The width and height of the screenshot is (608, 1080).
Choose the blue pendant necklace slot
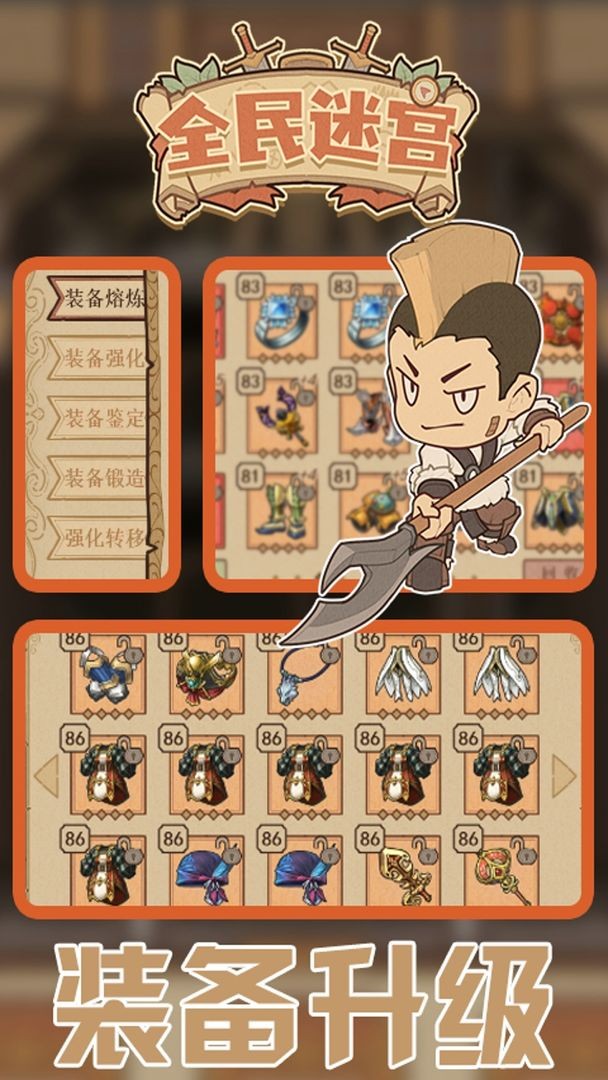[x=304, y=673]
